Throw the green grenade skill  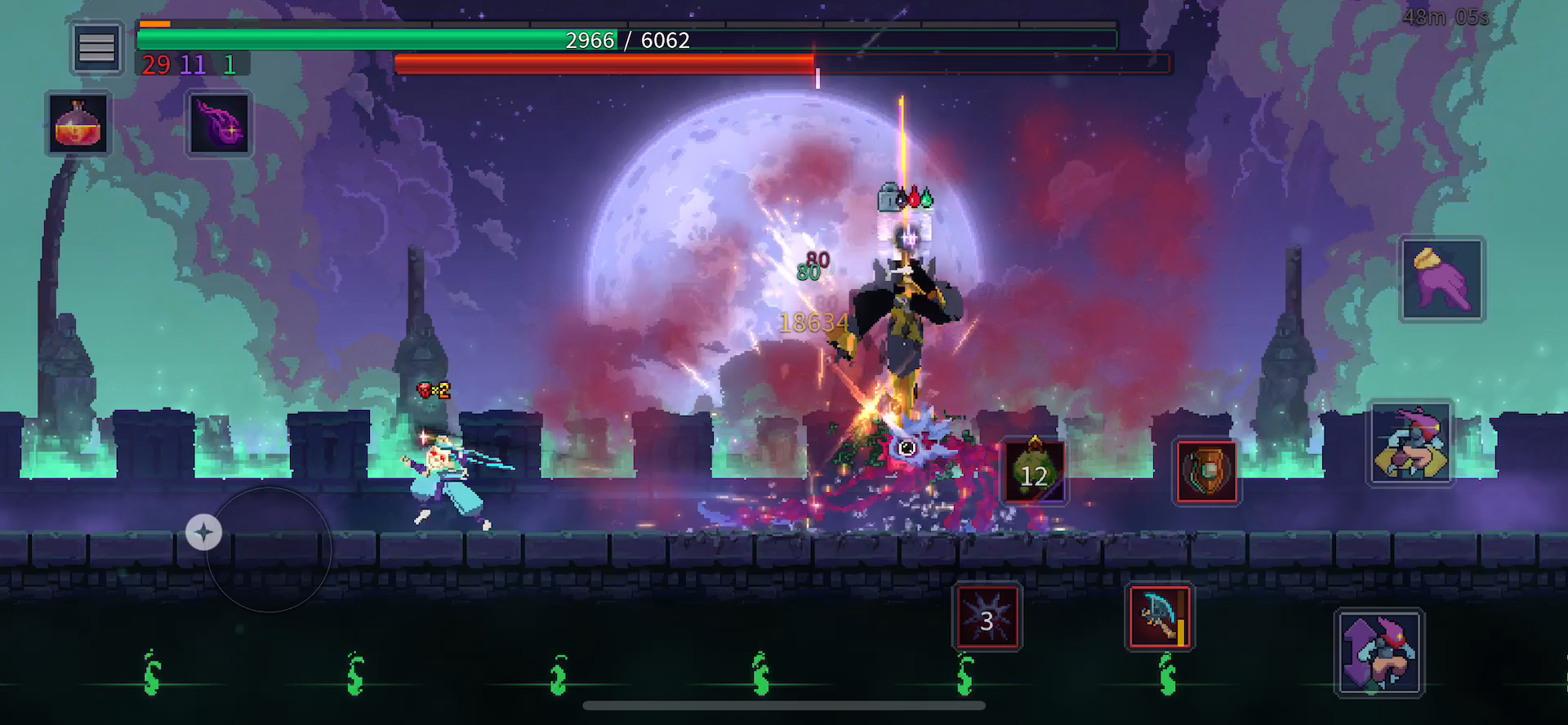pyautogui.click(x=1034, y=472)
